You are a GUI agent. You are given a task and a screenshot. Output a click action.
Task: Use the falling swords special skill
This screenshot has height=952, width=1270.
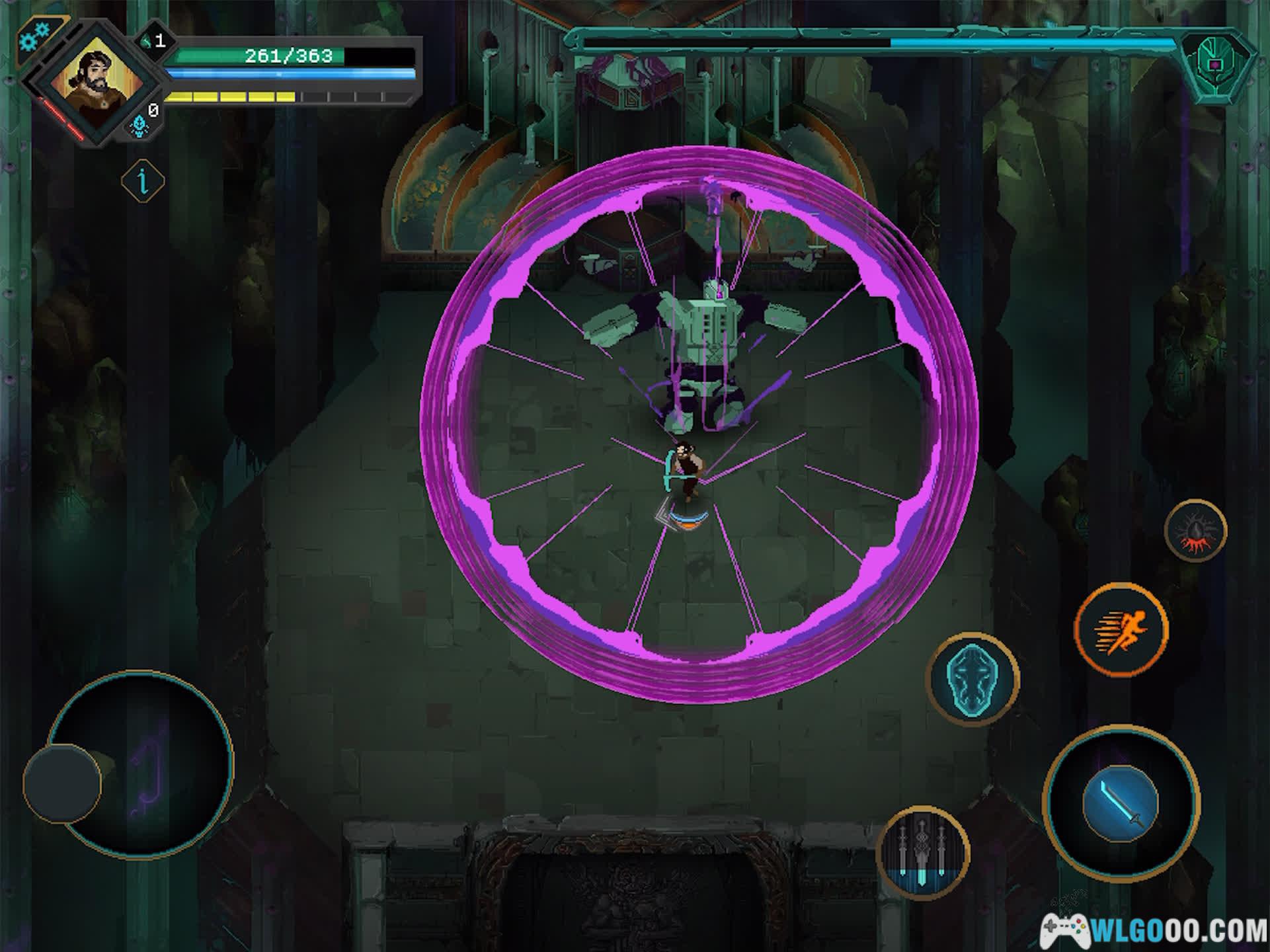pos(923,852)
